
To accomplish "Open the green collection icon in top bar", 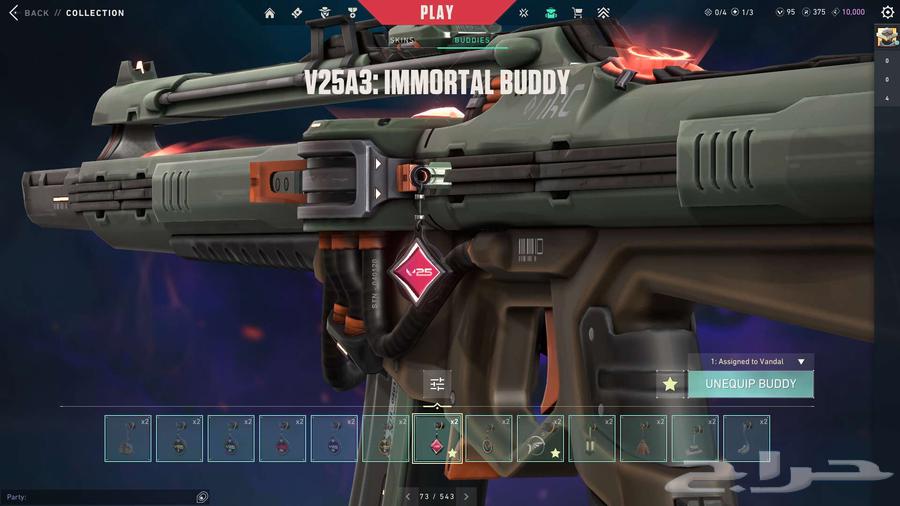I will tap(551, 13).
